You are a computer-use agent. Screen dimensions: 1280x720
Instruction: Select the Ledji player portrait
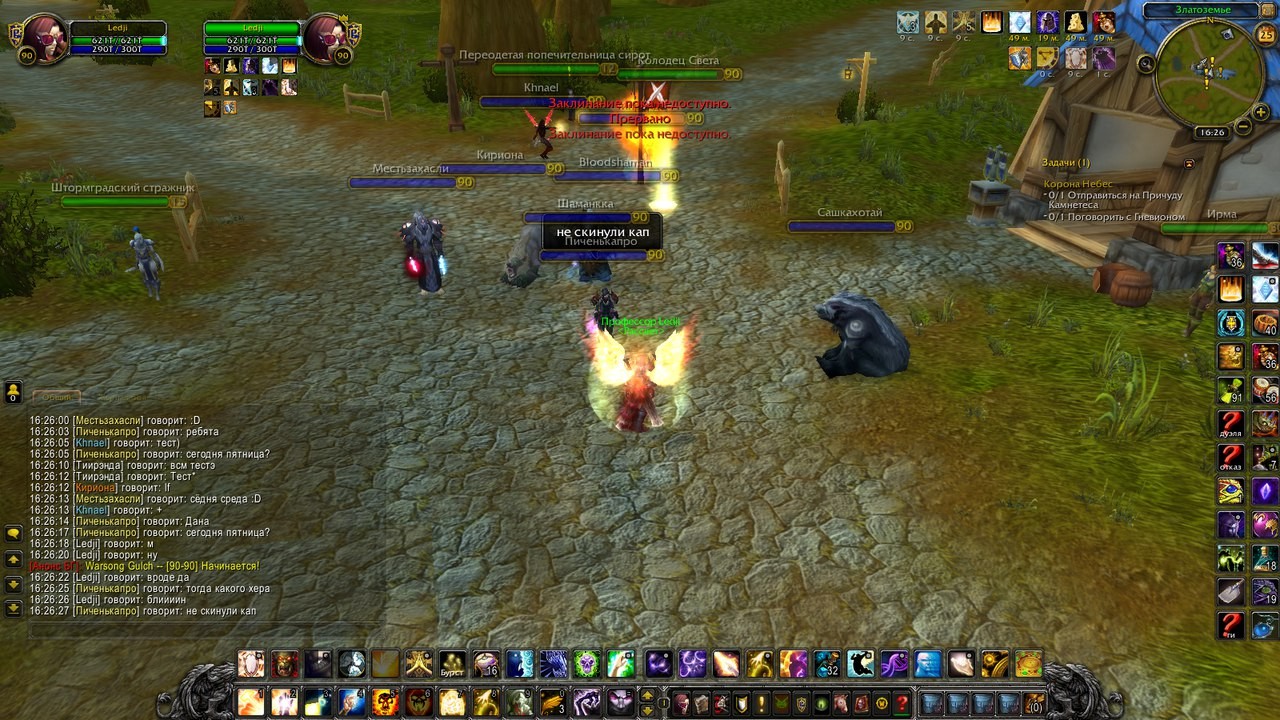tap(42, 39)
